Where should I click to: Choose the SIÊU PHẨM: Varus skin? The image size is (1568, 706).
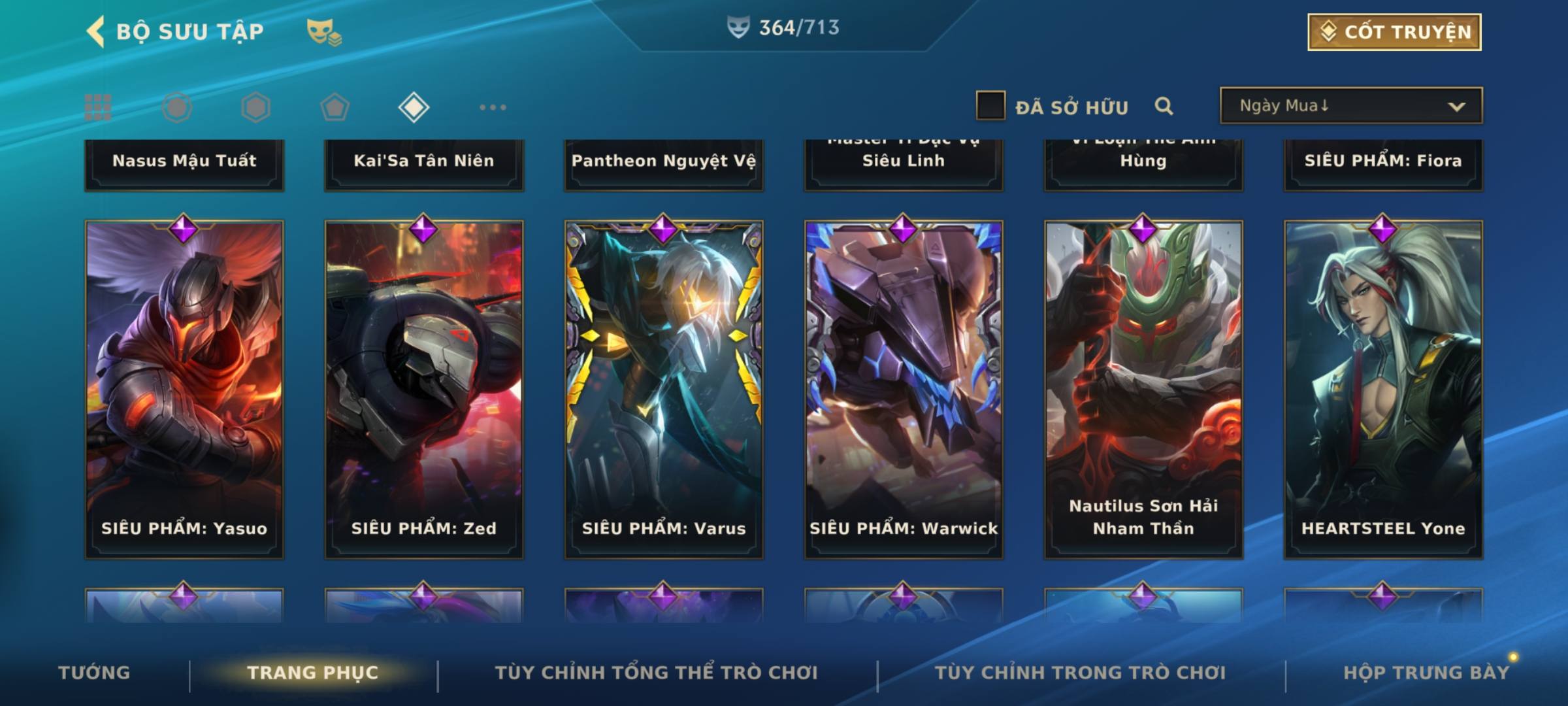click(x=664, y=389)
